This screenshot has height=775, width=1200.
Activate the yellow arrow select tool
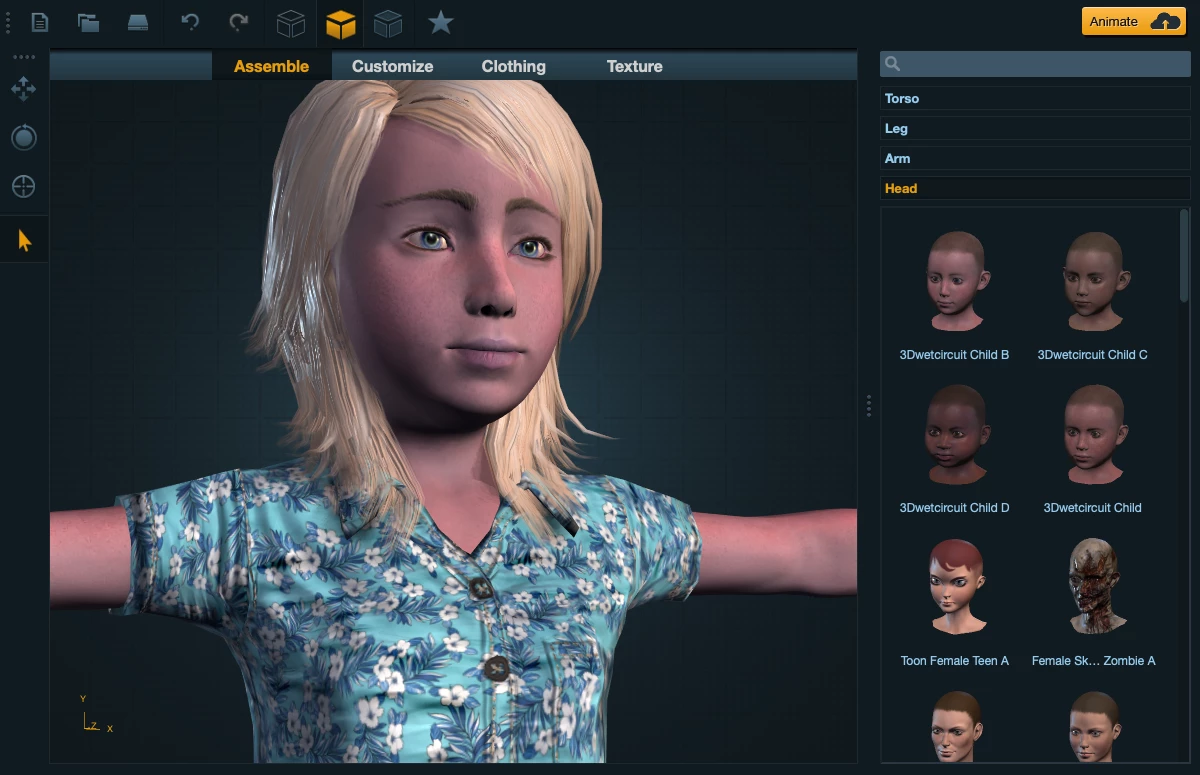(24, 240)
